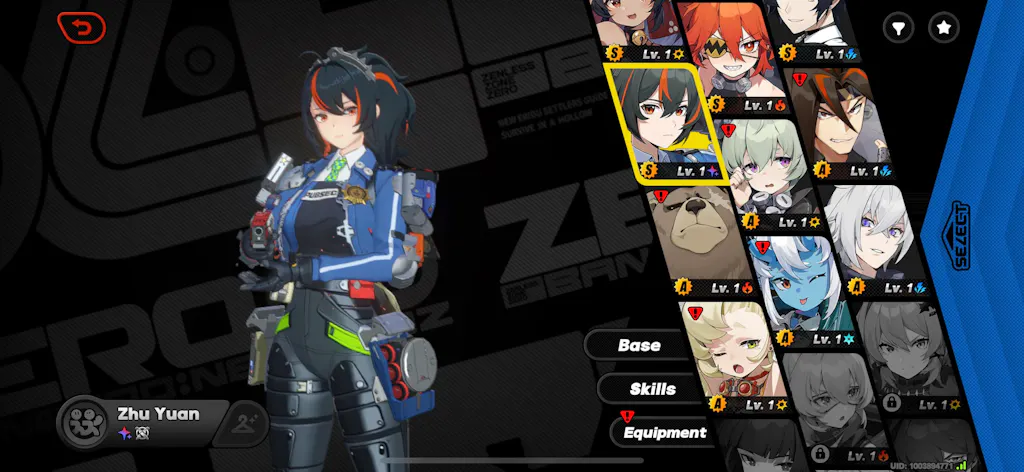Go back using the red return arrow
The image size is (1024, 472).
coord(82,27)
